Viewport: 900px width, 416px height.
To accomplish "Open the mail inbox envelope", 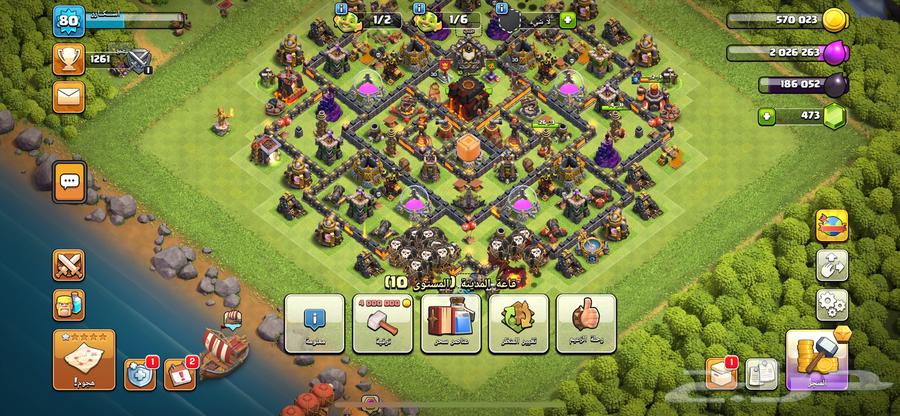I will [68, 95].
